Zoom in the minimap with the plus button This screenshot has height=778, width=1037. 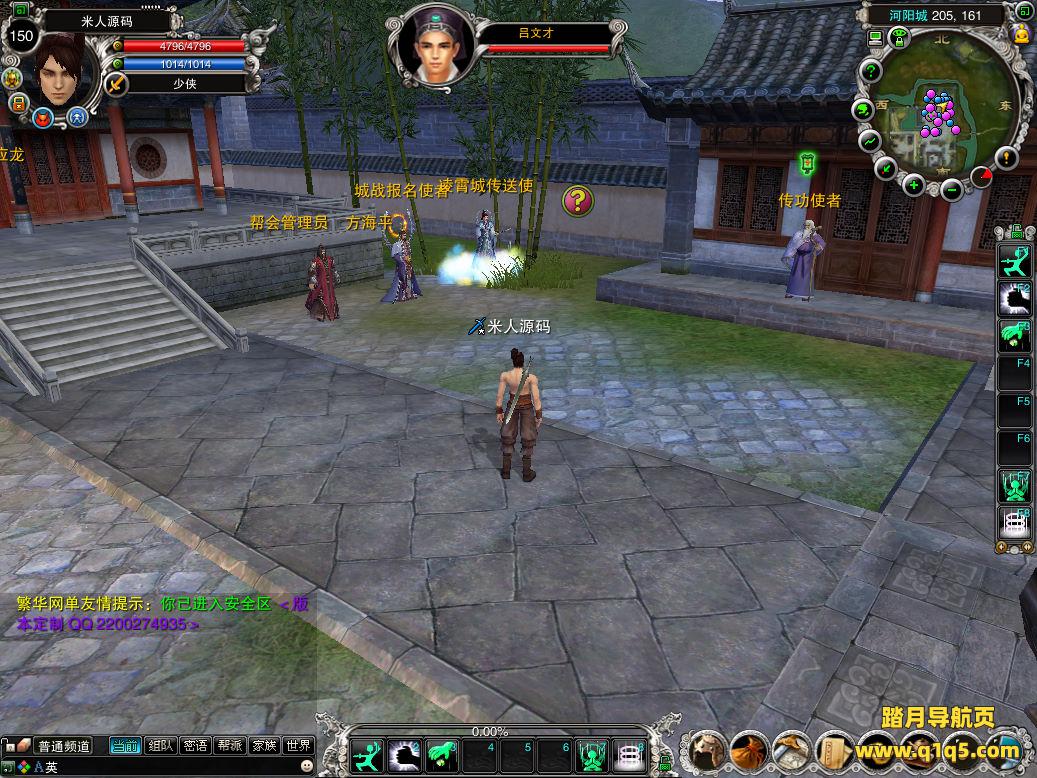pyautogui.click(x=914, y=185)
